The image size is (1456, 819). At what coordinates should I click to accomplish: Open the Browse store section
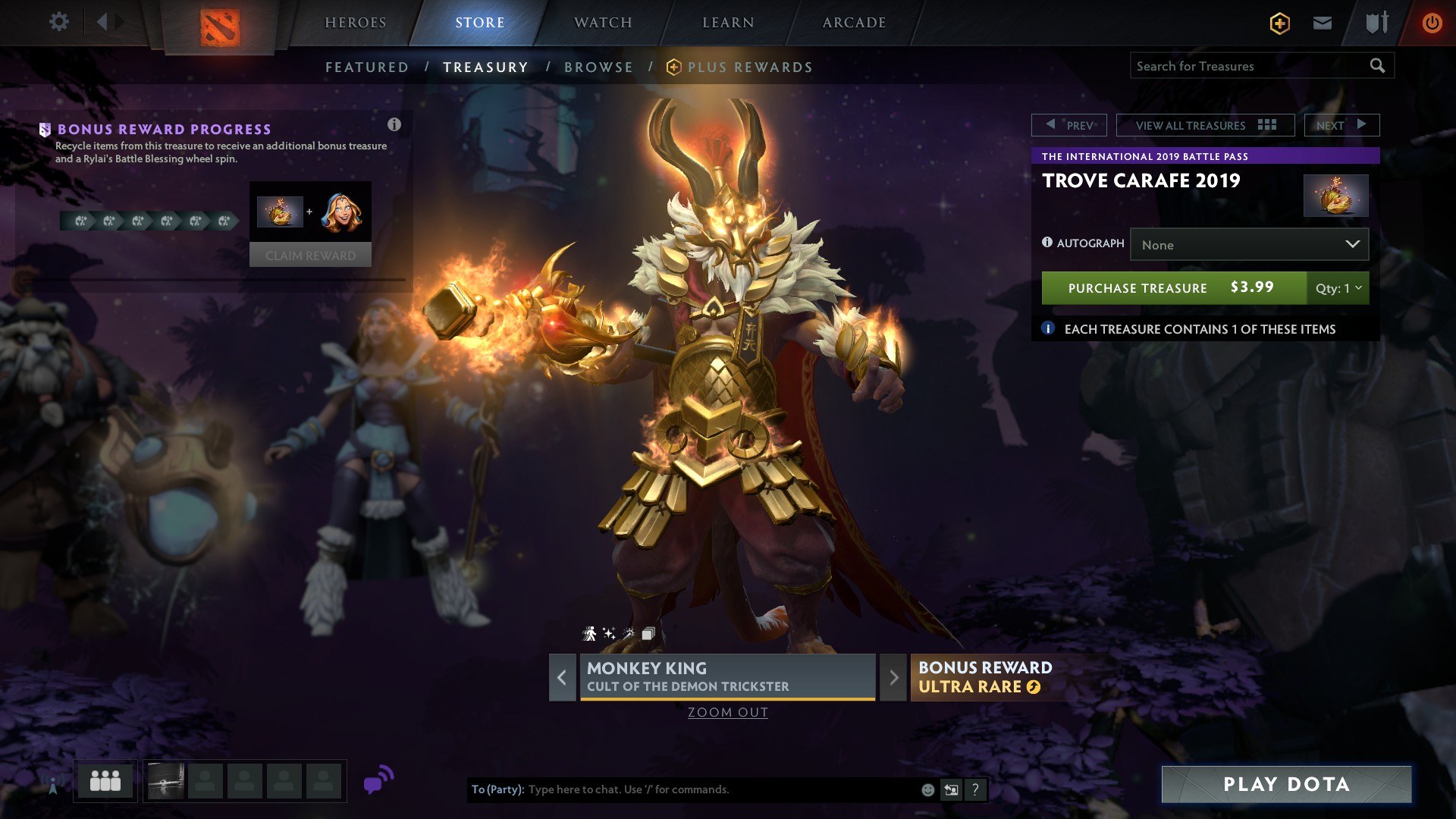(x=598, y=67)
